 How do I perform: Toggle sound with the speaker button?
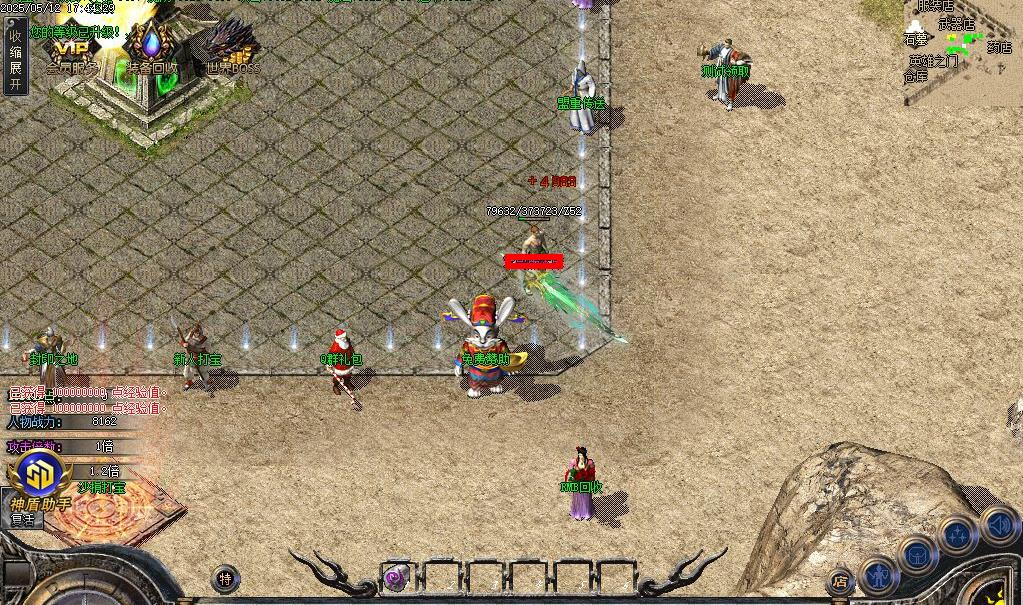998,524
